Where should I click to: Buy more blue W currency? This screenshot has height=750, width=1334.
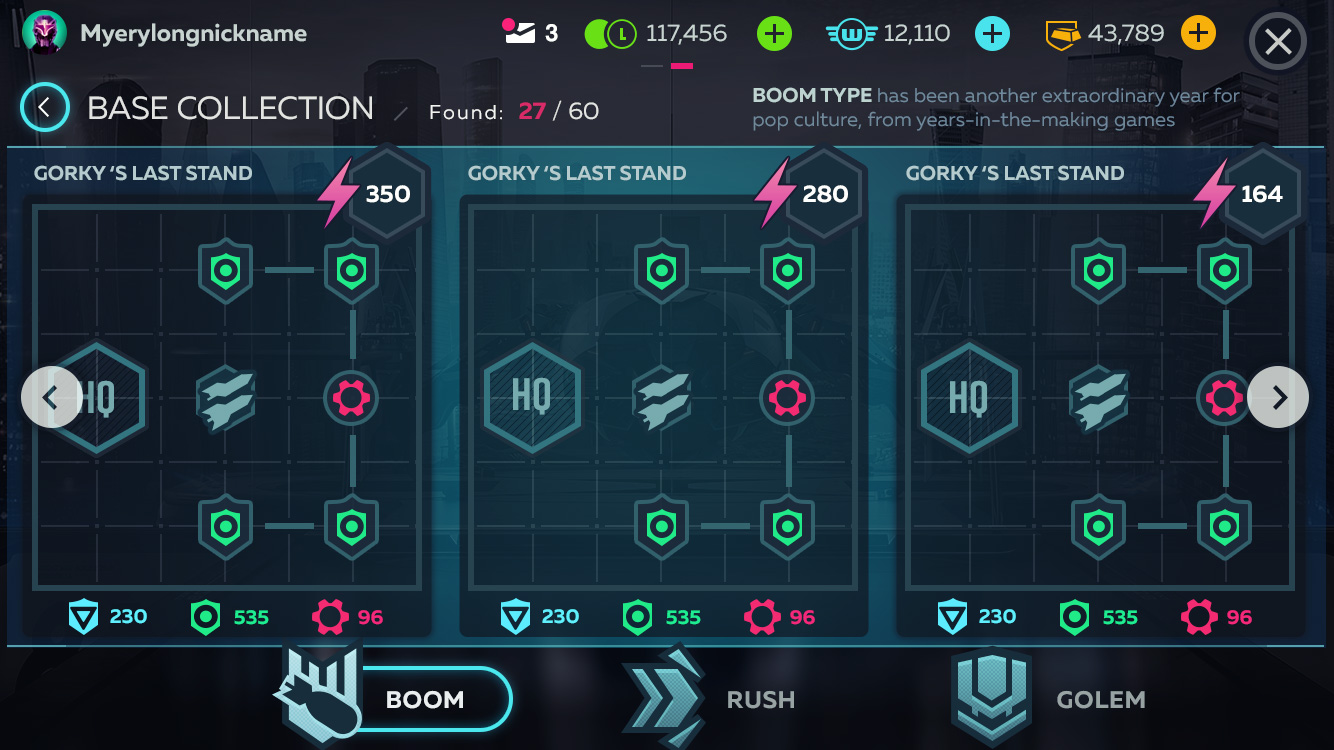(x=992, y=34)
